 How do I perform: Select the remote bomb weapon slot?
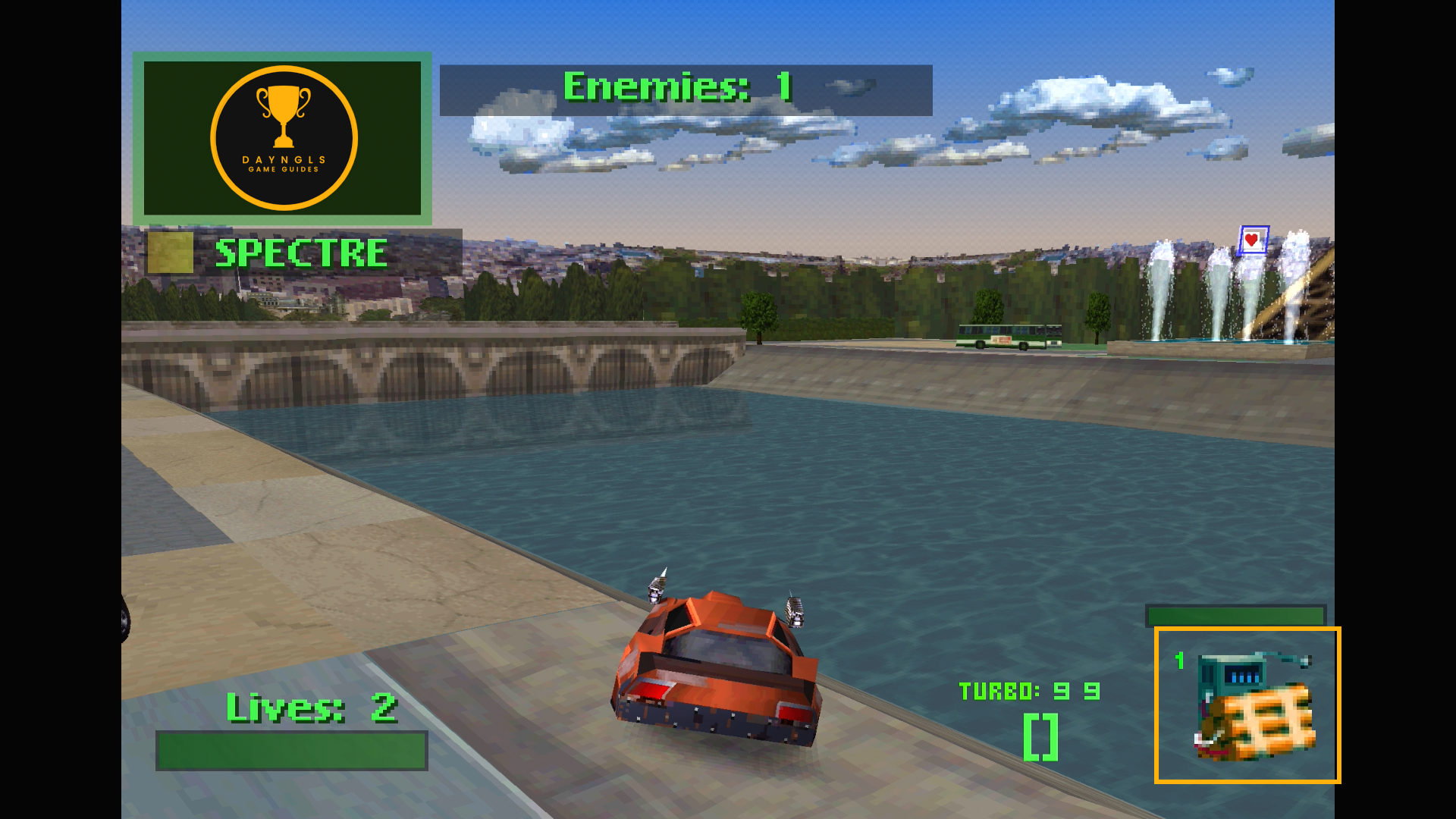tap(1247, 705)
